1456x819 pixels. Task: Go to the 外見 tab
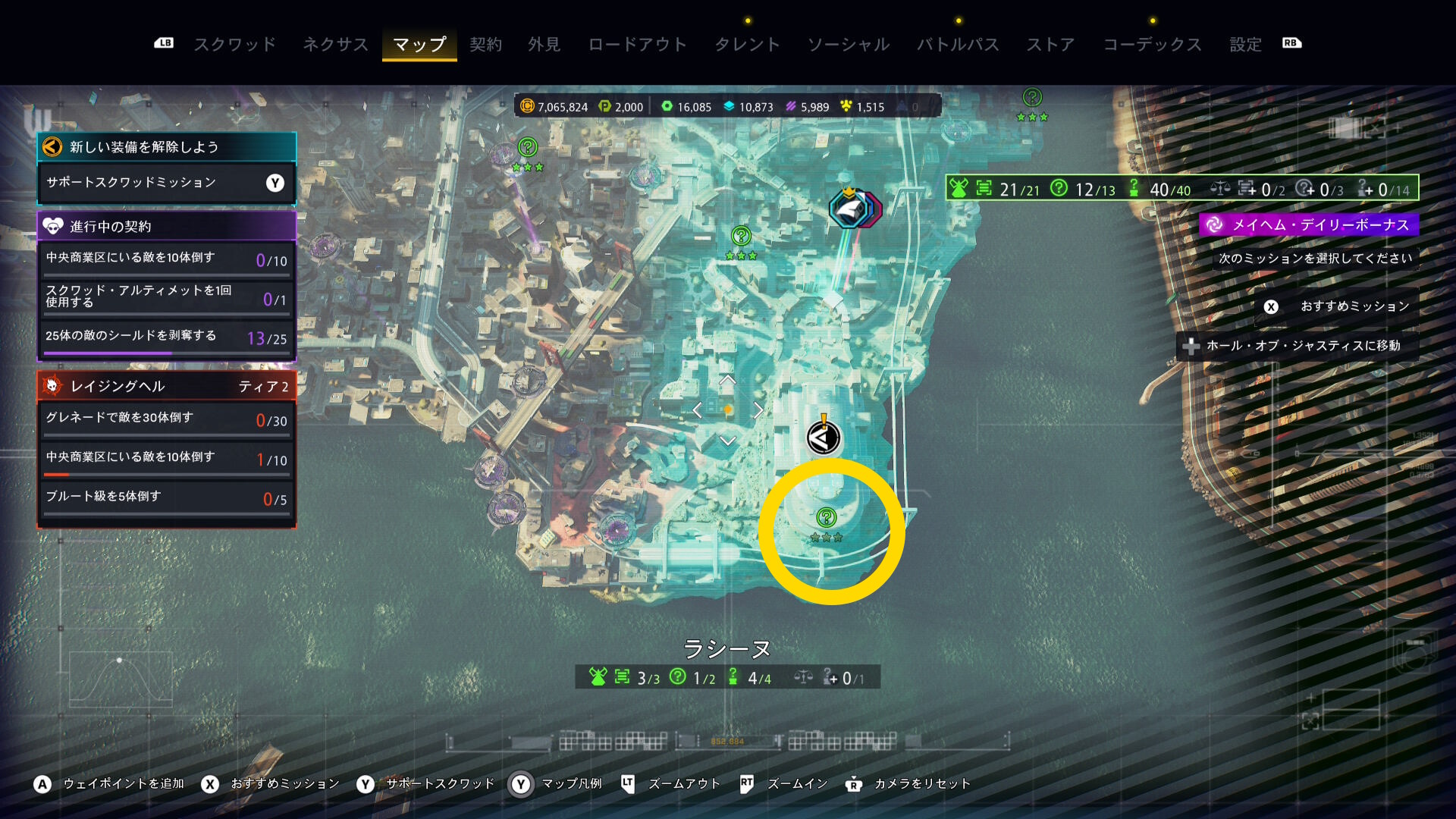click(x=544, y=44)
